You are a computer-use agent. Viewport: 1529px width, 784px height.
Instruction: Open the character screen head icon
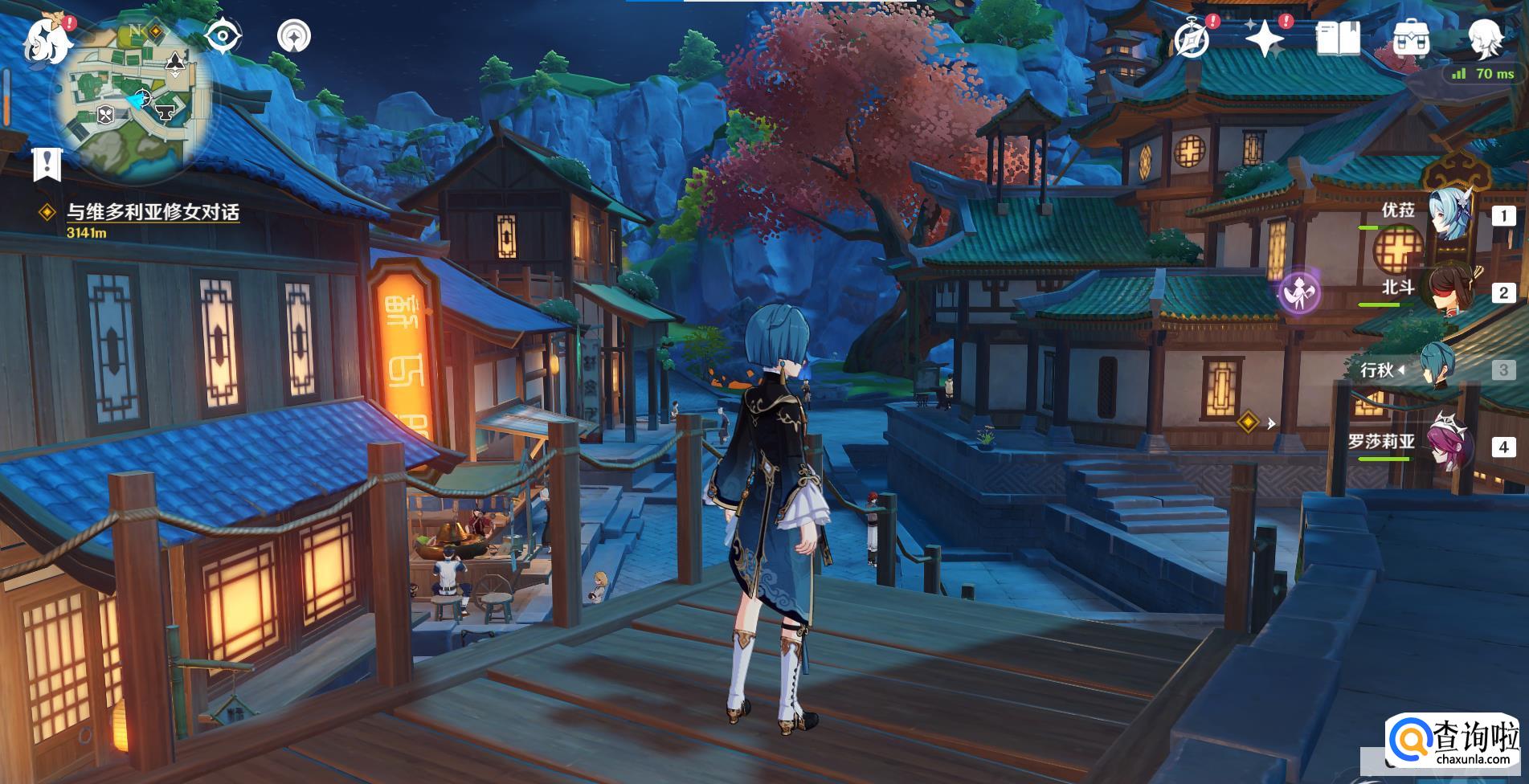[1485, 37]
